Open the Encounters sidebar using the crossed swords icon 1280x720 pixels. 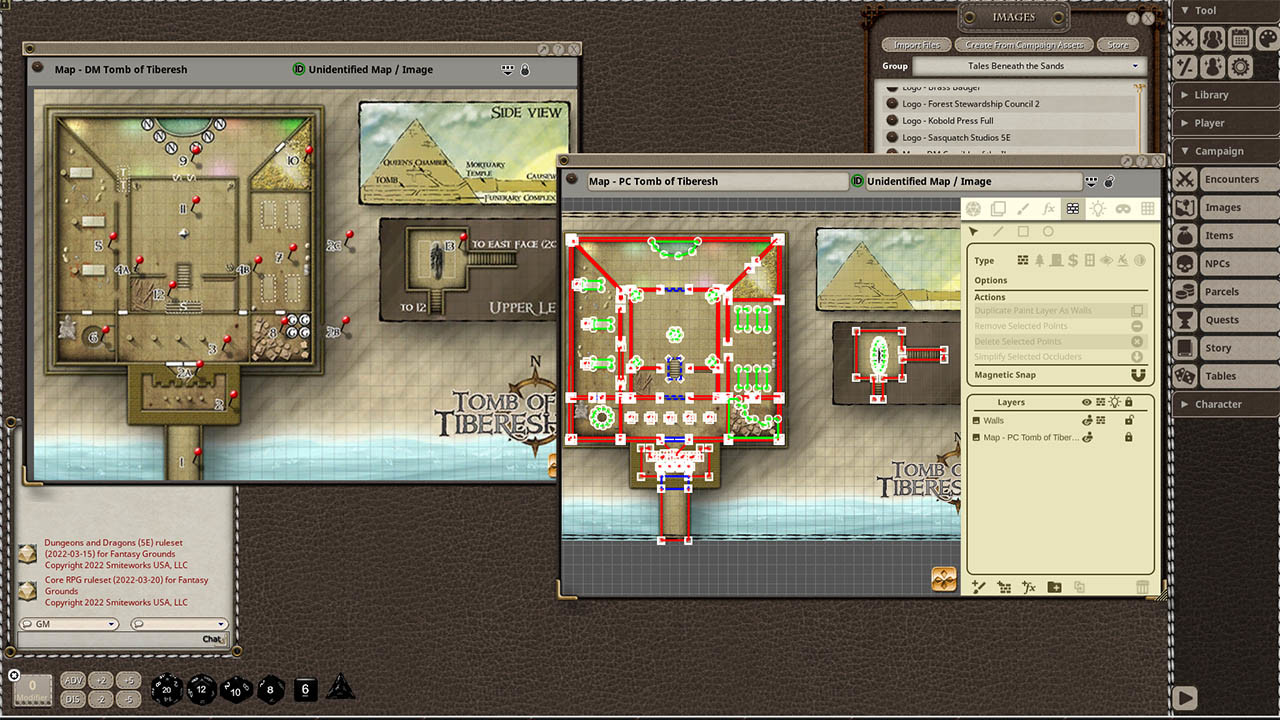(1184, 179)
